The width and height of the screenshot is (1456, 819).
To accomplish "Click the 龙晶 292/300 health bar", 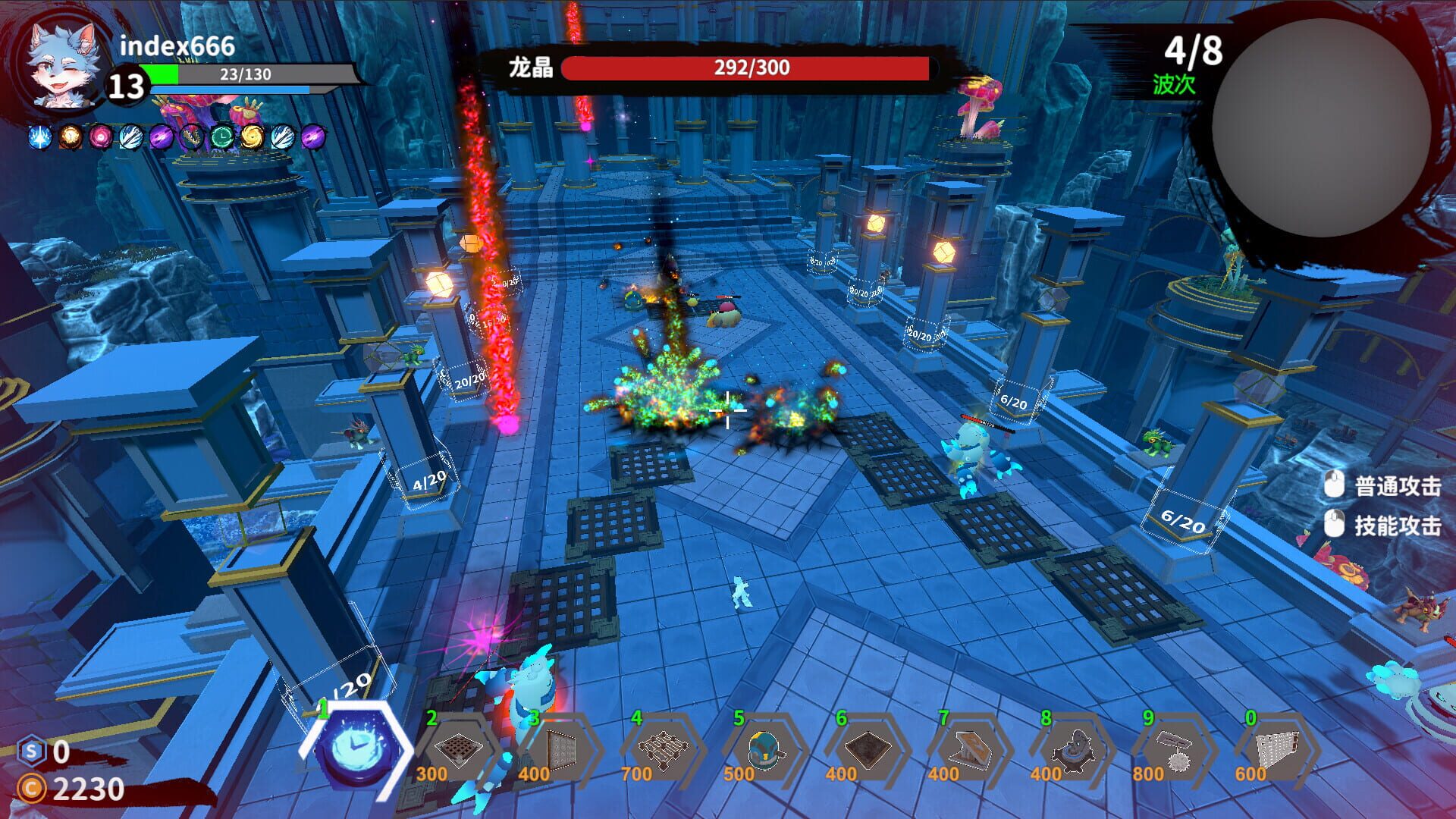I will [x=747, y=69].
